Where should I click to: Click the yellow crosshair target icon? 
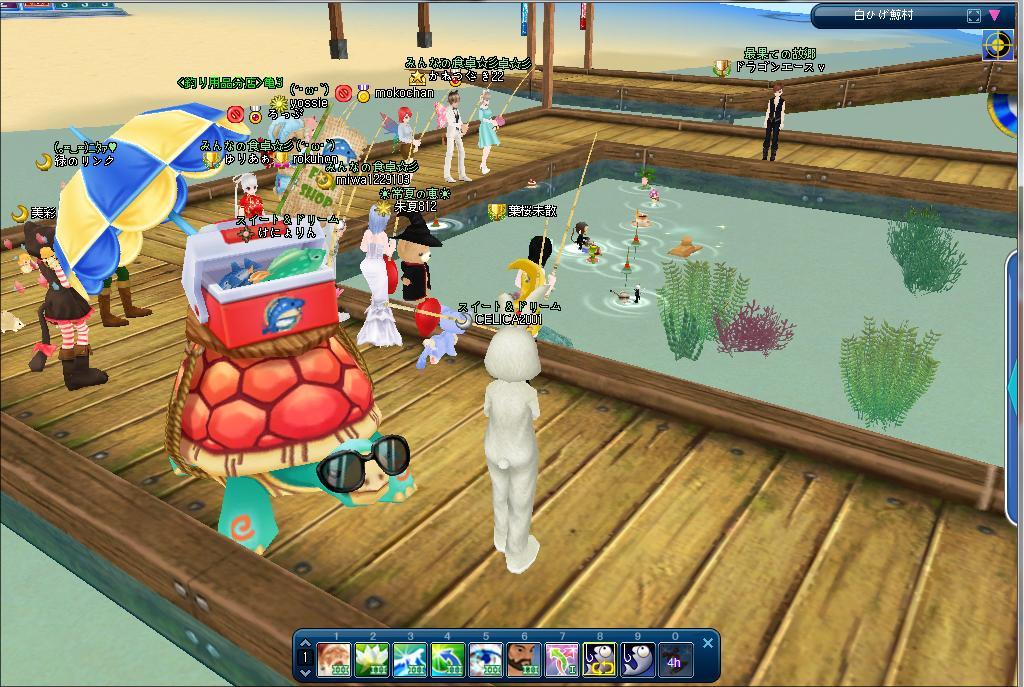tap(997, 45)
